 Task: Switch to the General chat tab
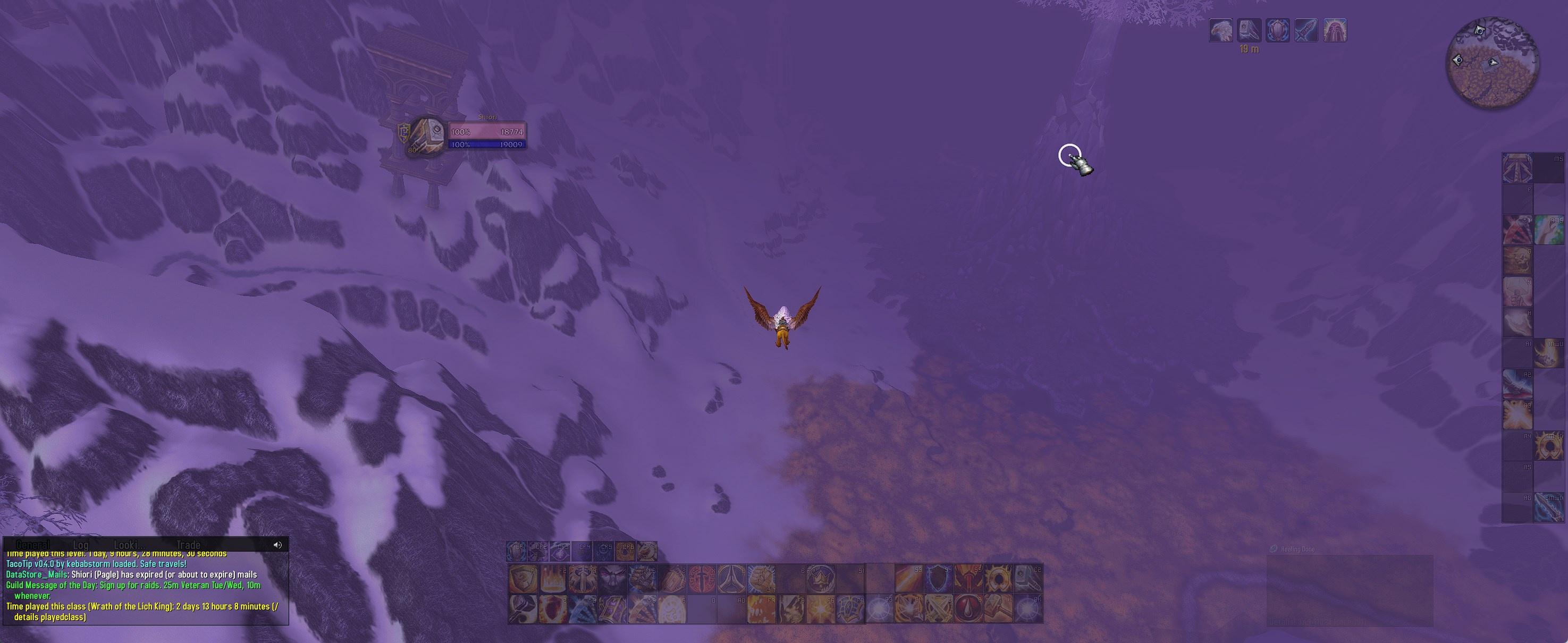tap(33, 545)
